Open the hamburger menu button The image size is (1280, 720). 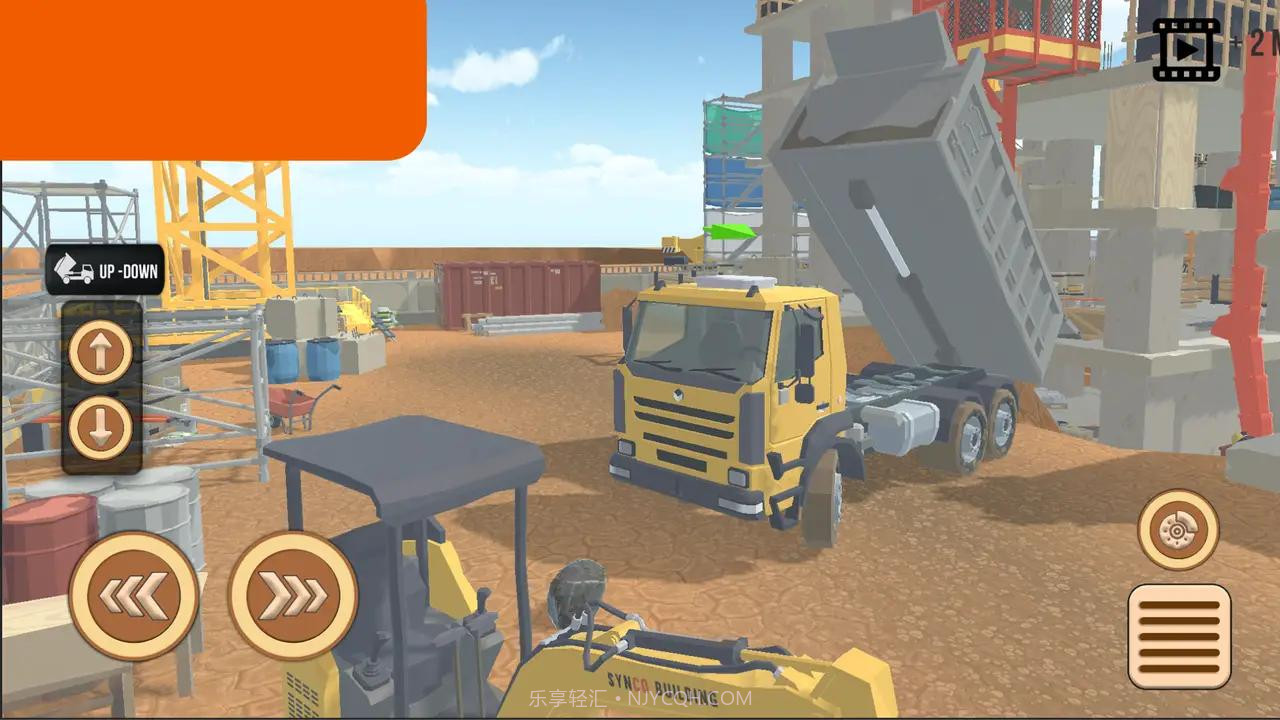point(1179,636)
